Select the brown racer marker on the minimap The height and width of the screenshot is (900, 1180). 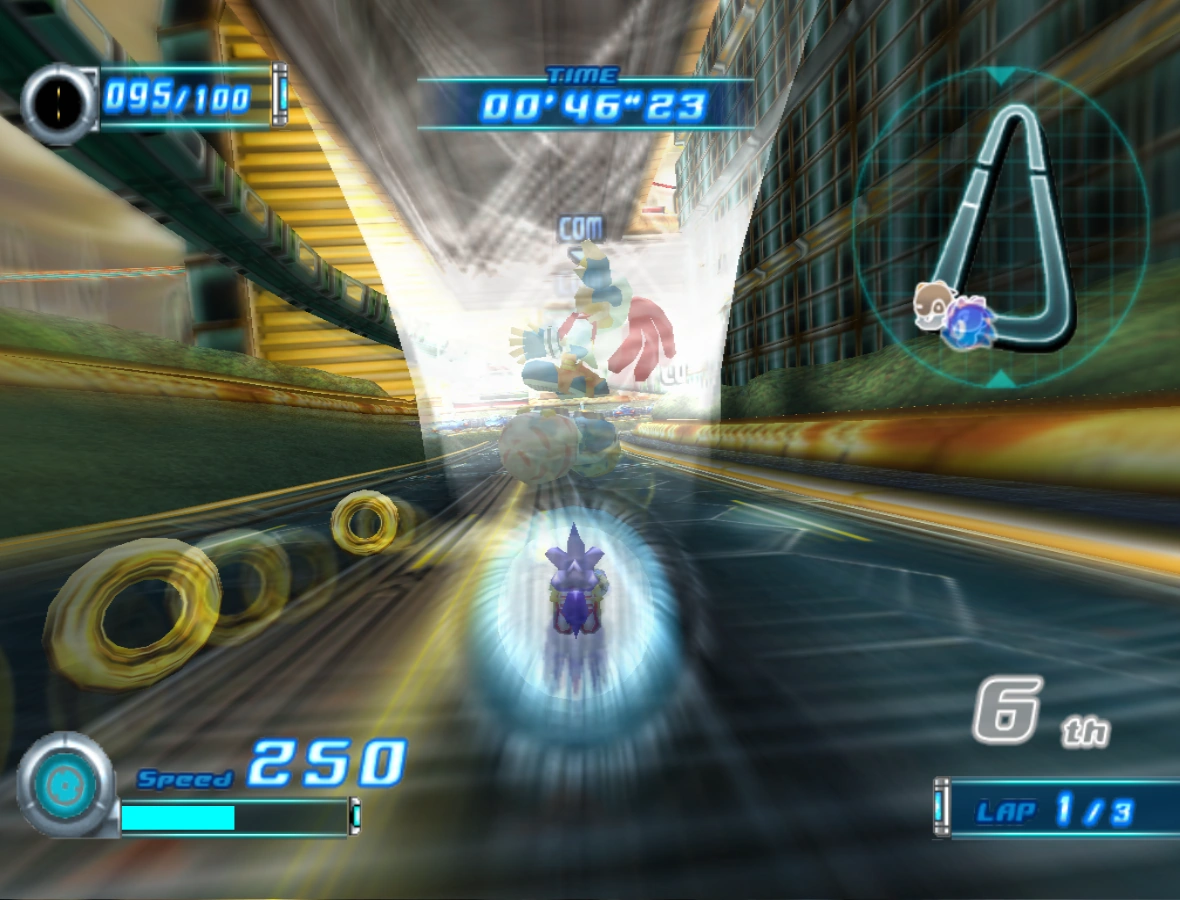click(x=931, y=303)
